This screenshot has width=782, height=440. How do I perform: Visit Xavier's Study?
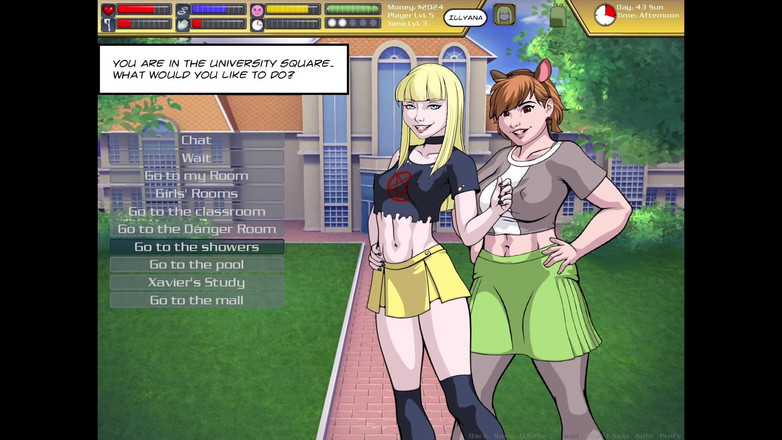(x=196, y=282)
